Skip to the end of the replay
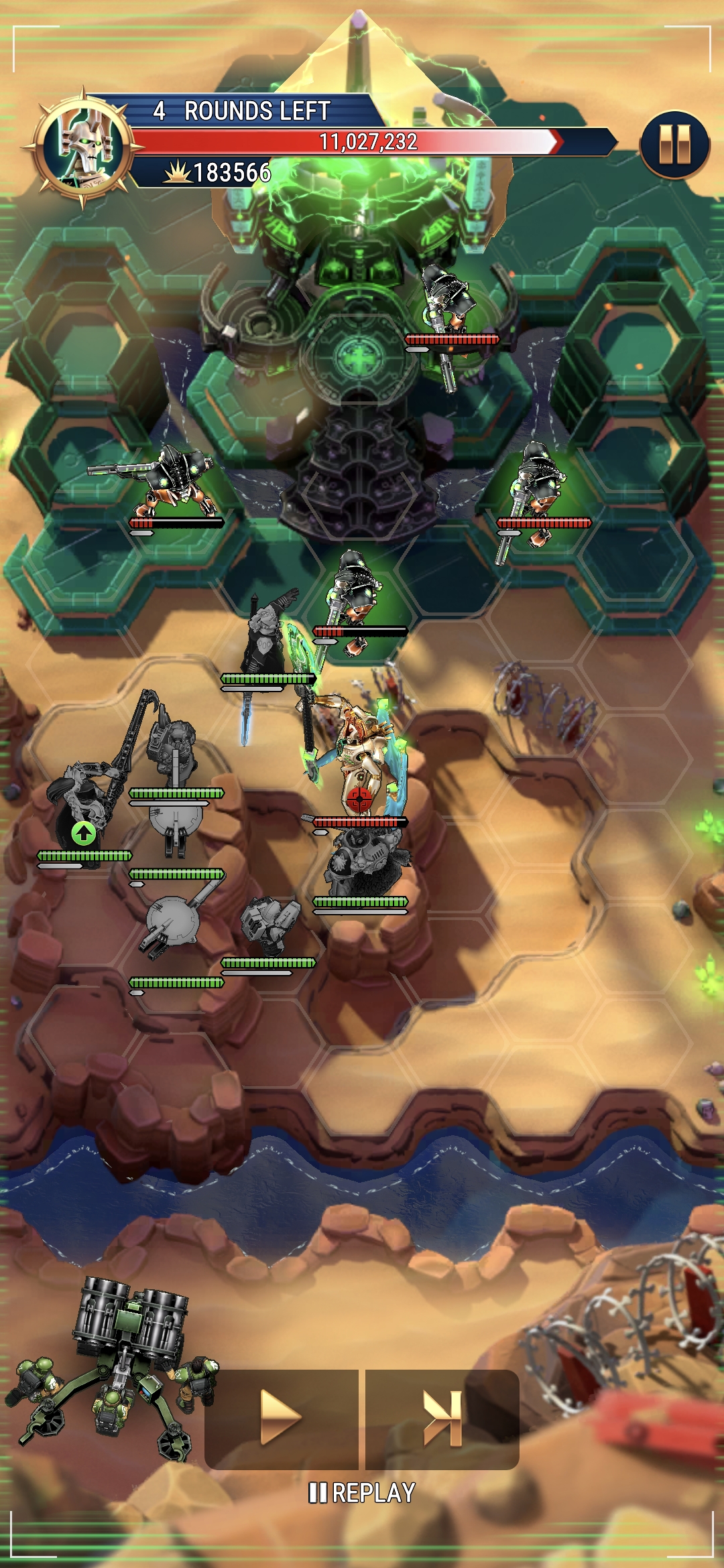The image size is (724, 1568). tap(442, 1418)
